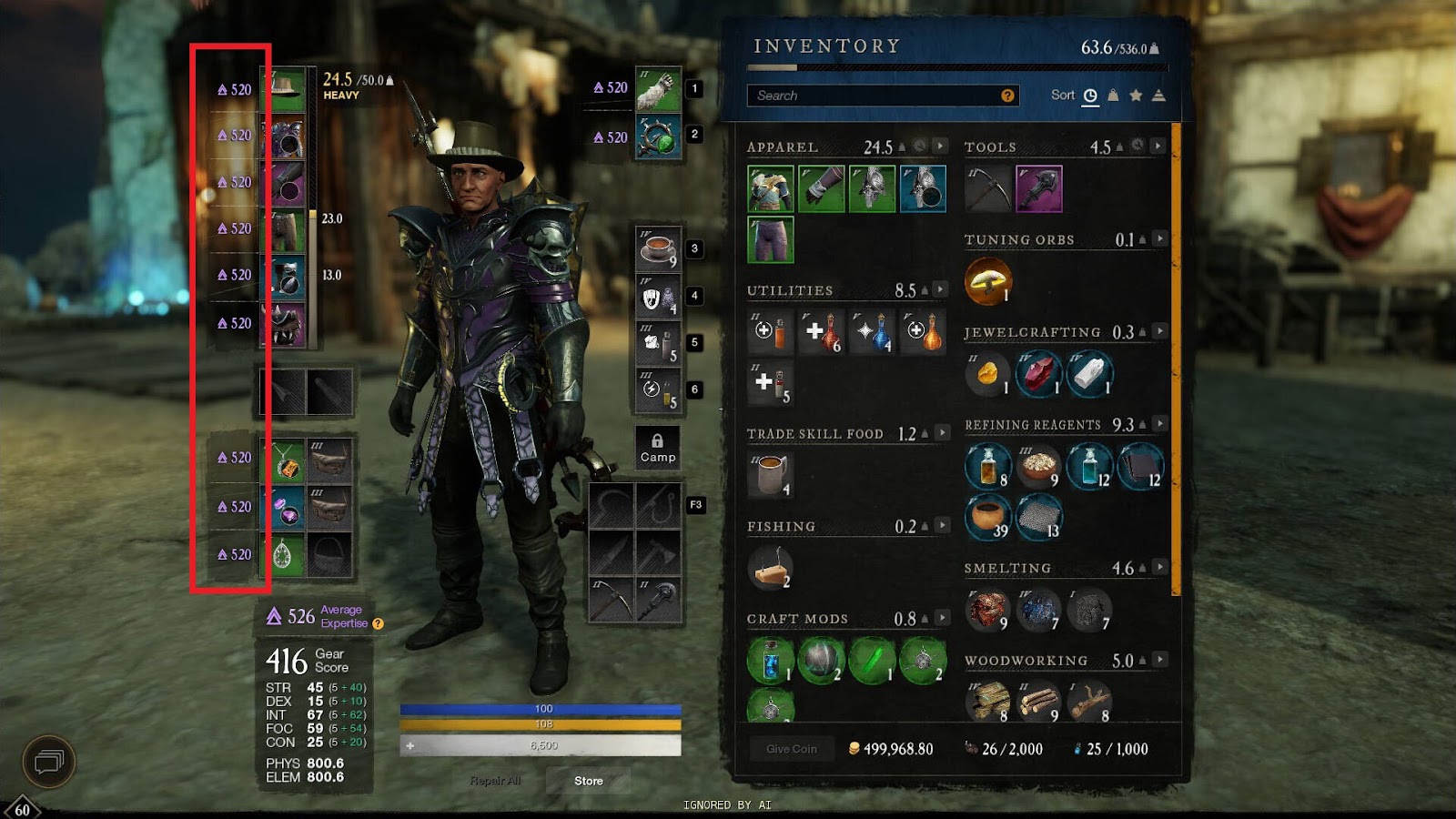Click the Store button

pyautogui.click(x=589, y=781)
